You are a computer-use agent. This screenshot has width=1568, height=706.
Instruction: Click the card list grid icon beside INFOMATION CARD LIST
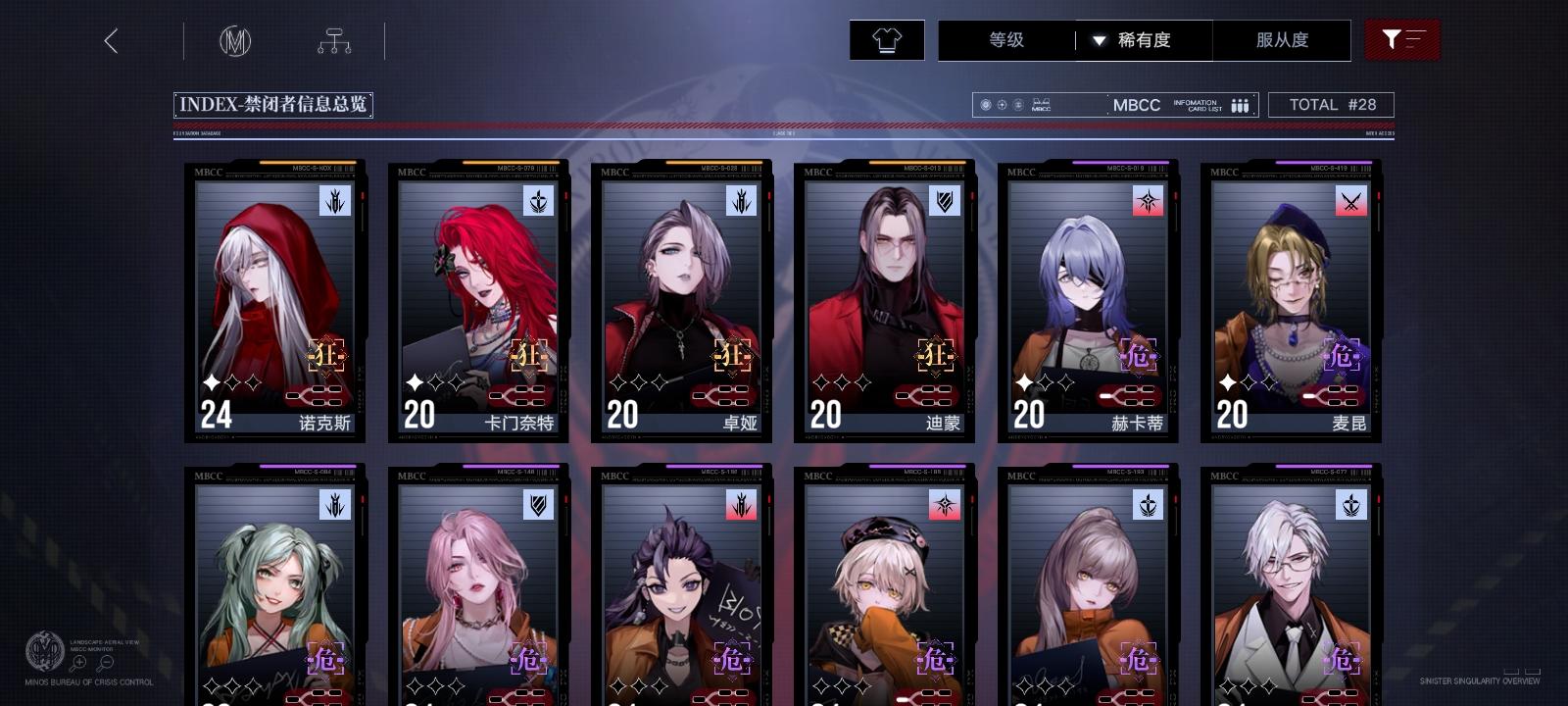click(x=1240, y=105)
